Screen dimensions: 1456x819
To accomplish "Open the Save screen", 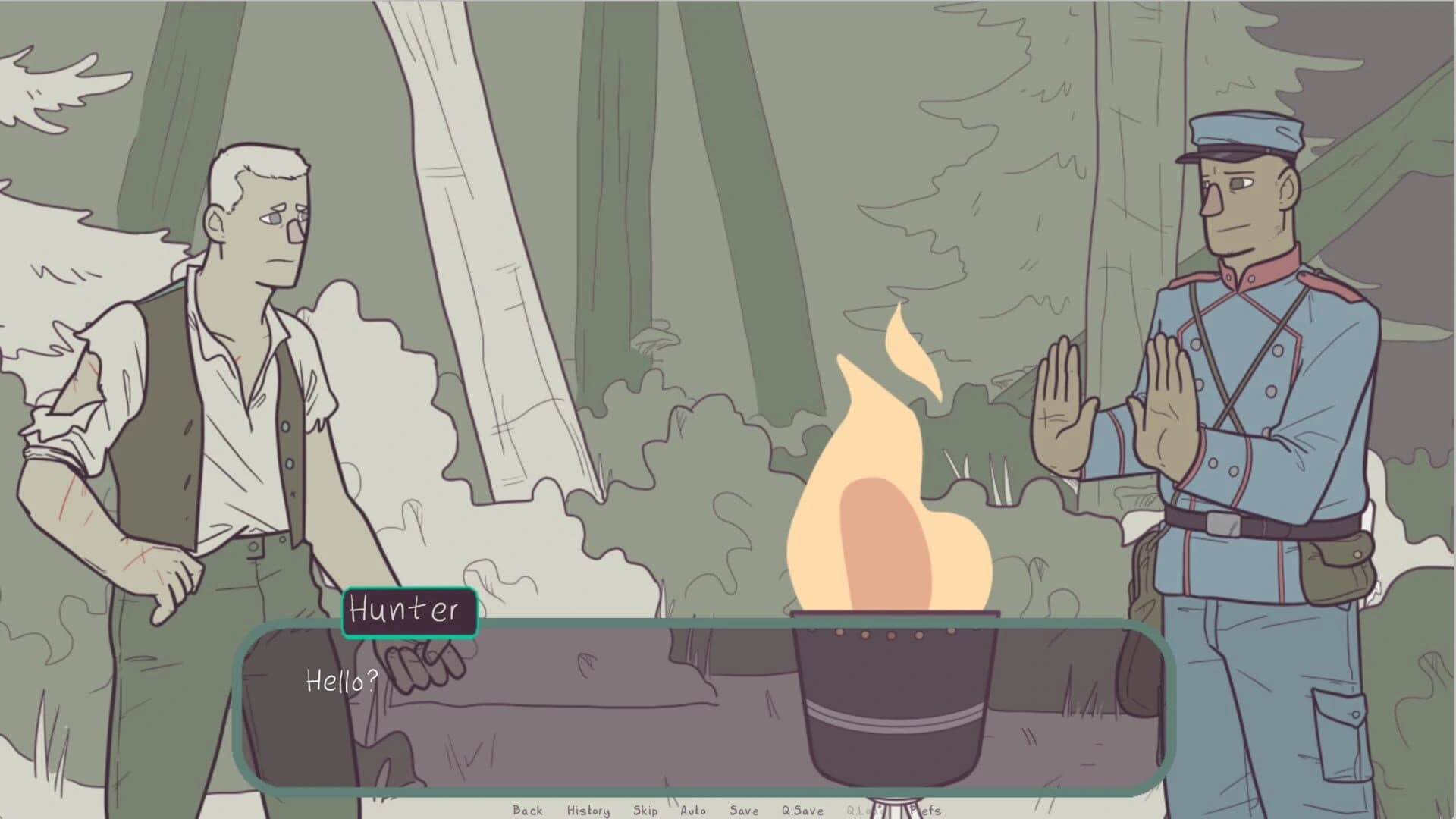I will tap(743, 811).
